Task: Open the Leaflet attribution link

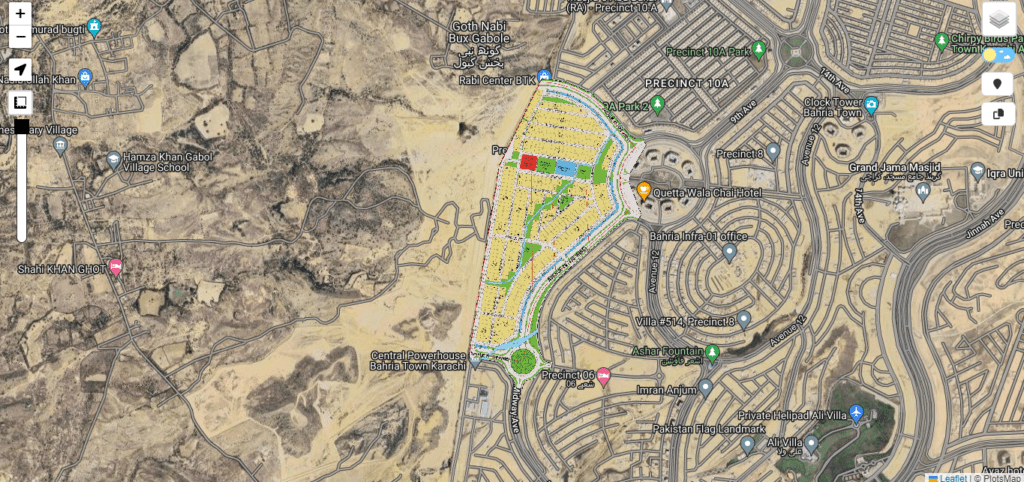Action: pyautogui.click(x=950, y=477)
